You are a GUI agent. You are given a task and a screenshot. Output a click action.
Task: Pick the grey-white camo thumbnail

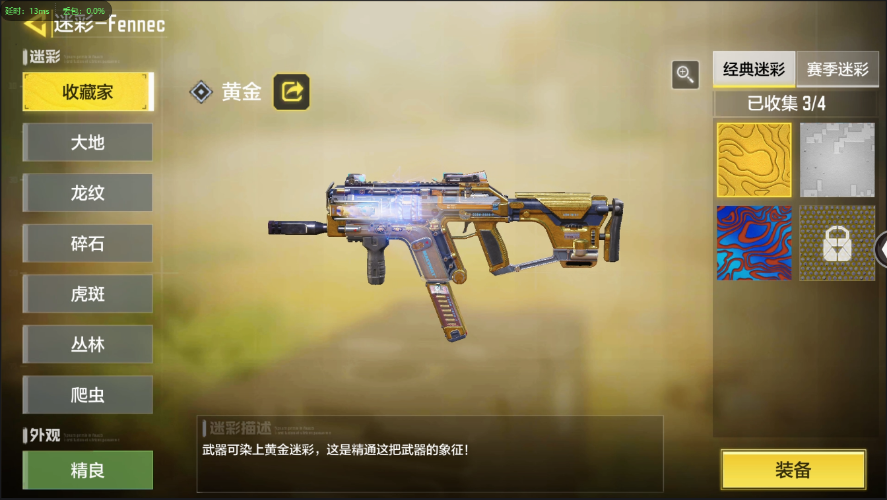coord(837,160)
